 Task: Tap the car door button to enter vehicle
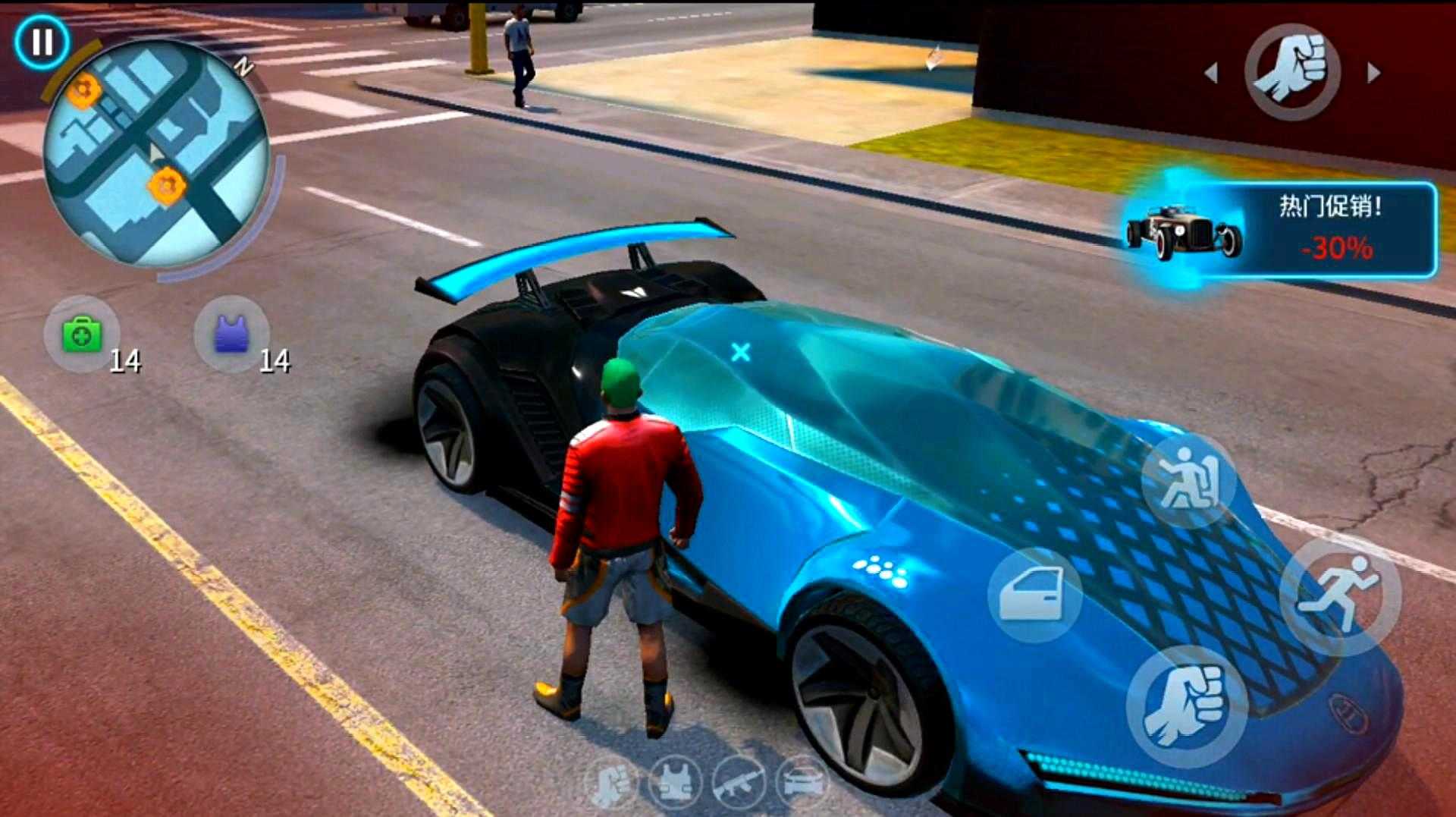click(x=1034, y=595)
